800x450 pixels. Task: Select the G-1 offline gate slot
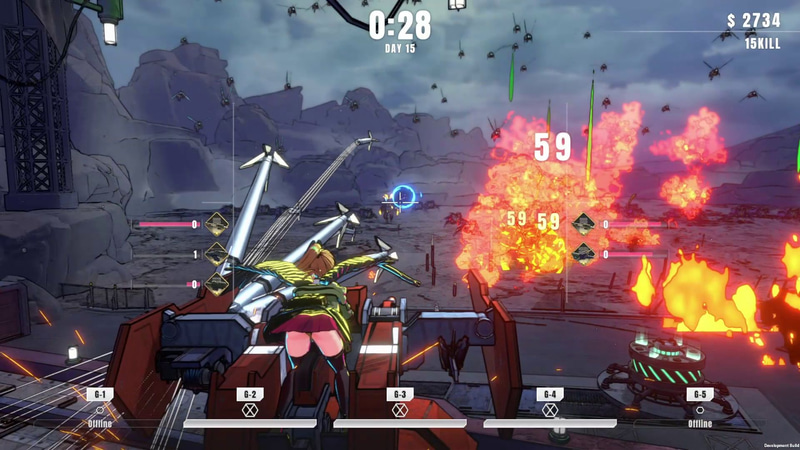coord(100,409)
